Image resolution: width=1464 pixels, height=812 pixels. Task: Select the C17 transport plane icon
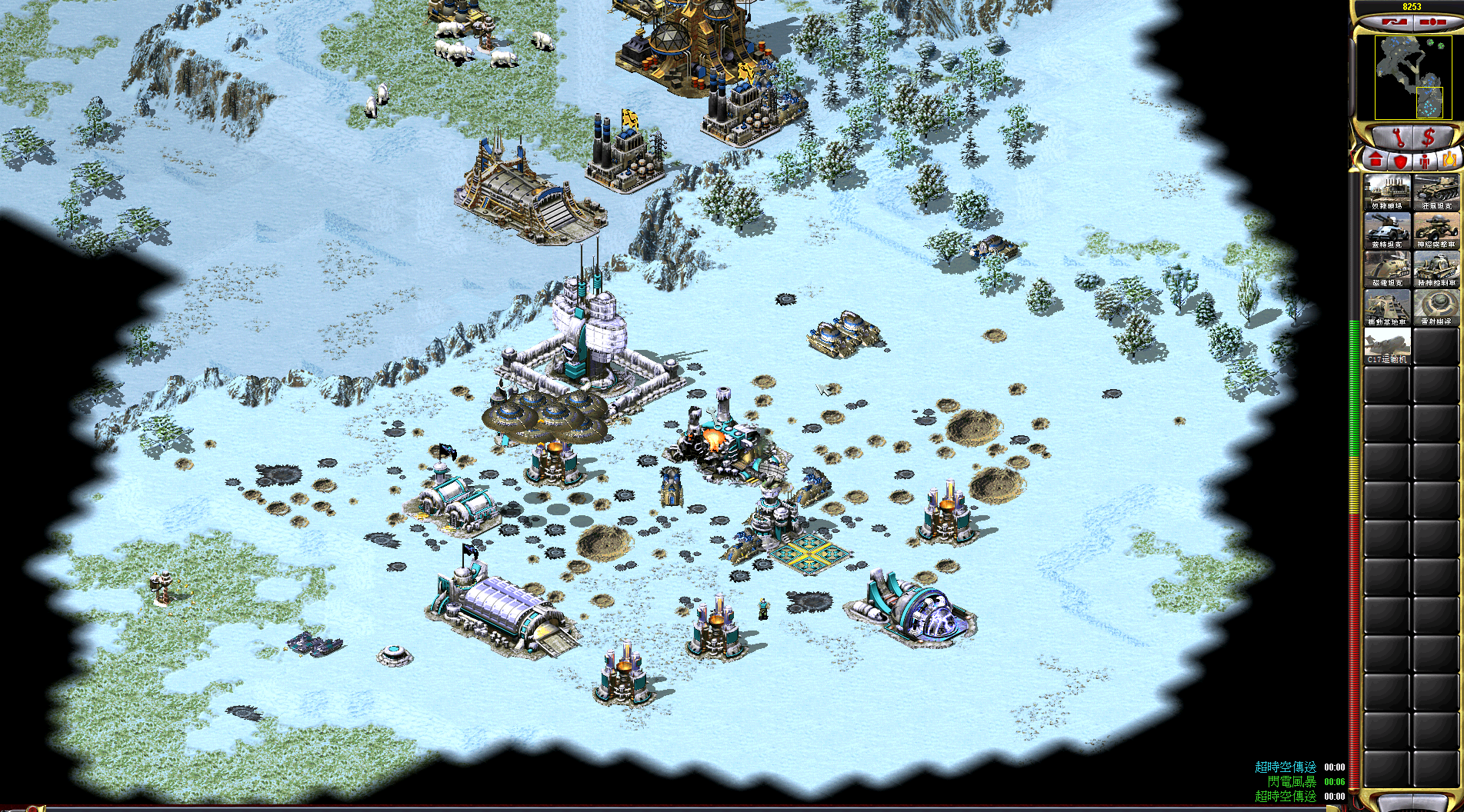[1387, 346]
